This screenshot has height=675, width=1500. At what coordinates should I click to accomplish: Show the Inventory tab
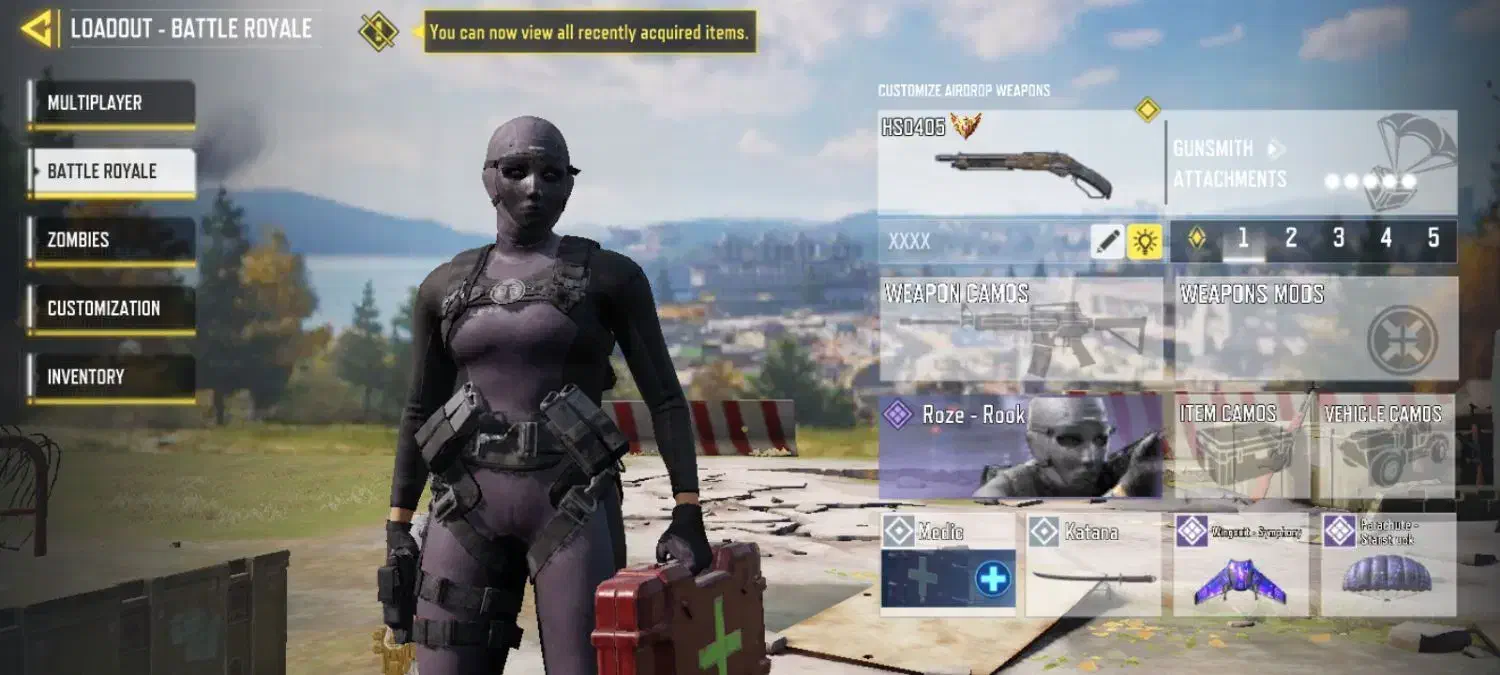click(111, 378)
